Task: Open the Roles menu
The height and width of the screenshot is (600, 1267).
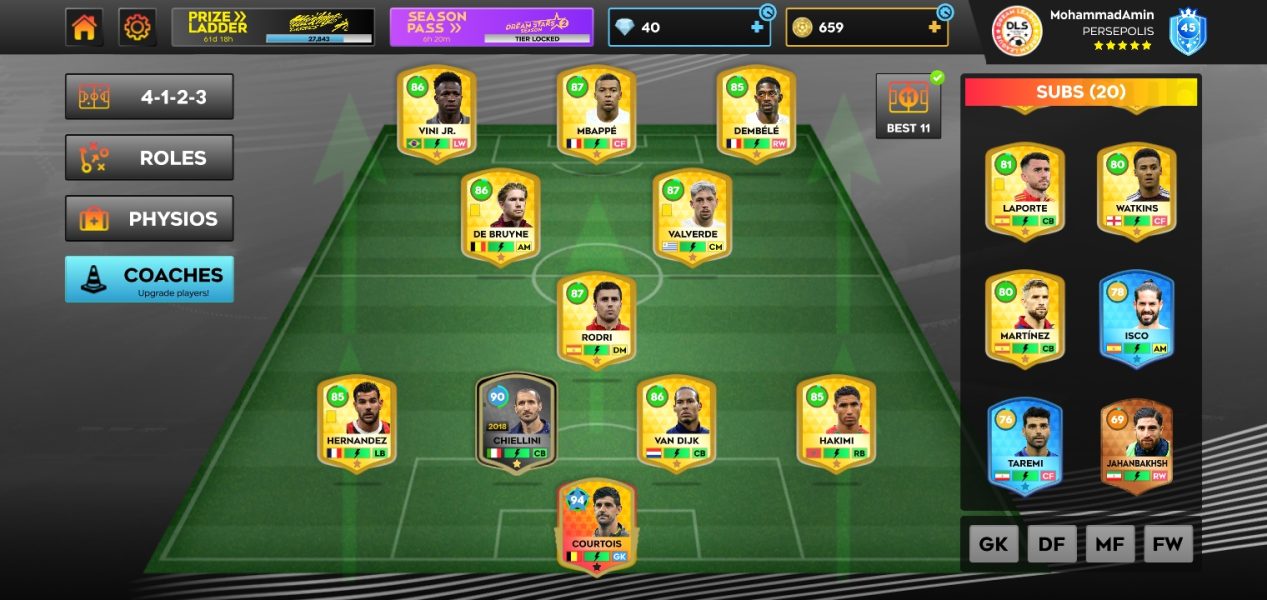Action: pyautogui.click(x=149, y=158)
